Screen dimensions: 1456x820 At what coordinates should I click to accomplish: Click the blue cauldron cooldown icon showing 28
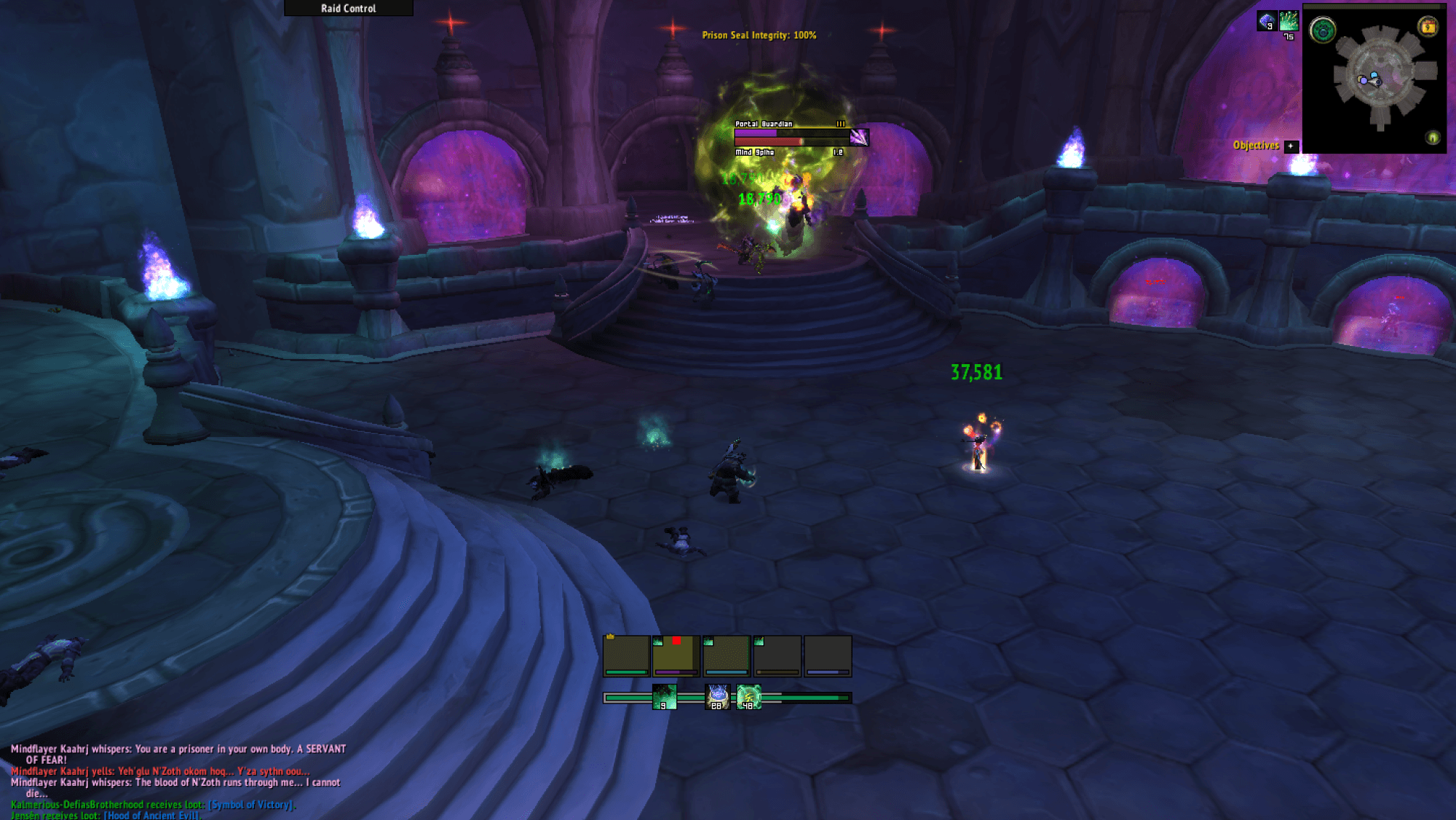point(717,697)
